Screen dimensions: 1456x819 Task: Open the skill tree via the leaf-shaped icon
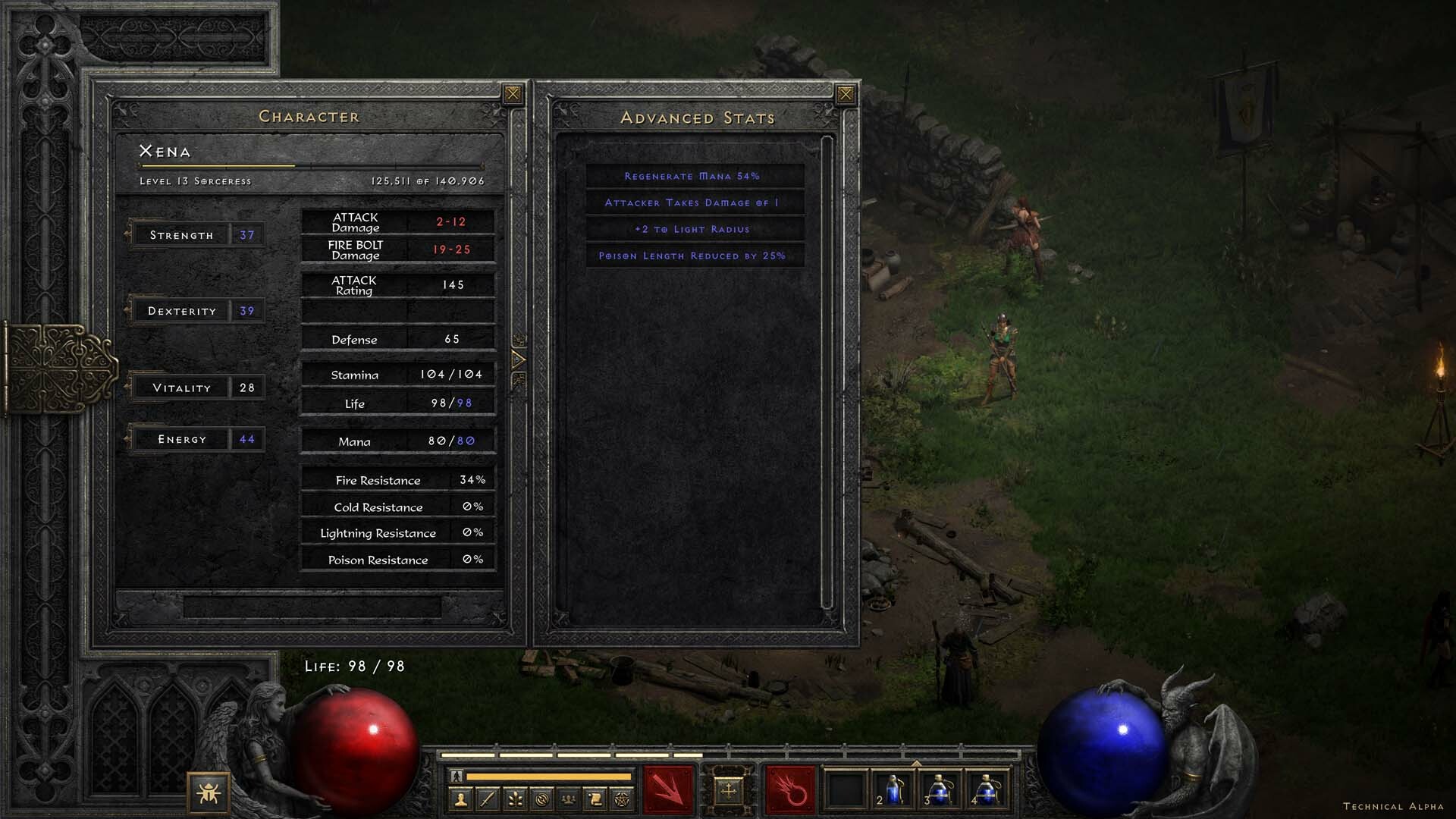click(516, 800)
